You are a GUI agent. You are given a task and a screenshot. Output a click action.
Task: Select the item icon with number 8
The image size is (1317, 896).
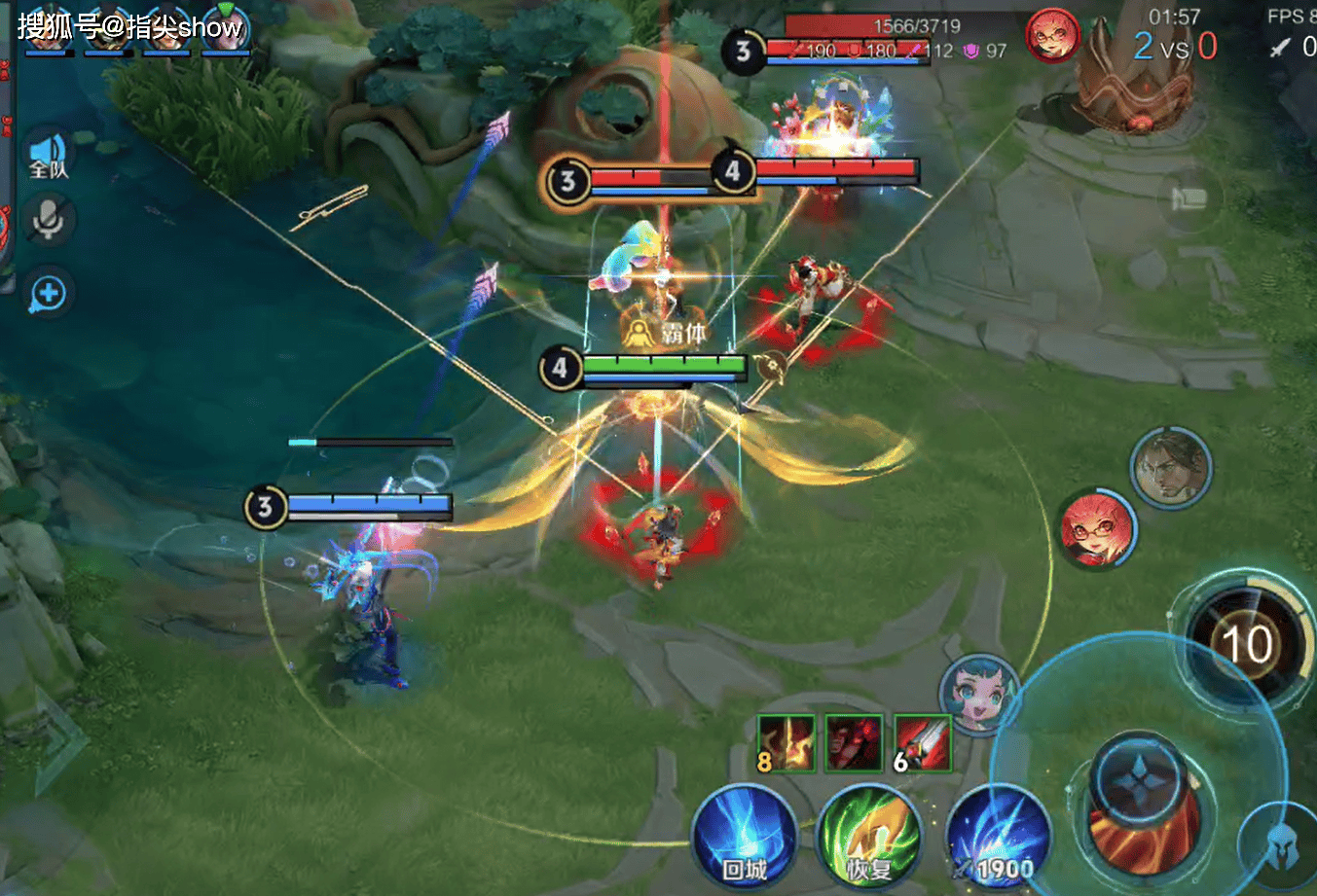(786, 743)
